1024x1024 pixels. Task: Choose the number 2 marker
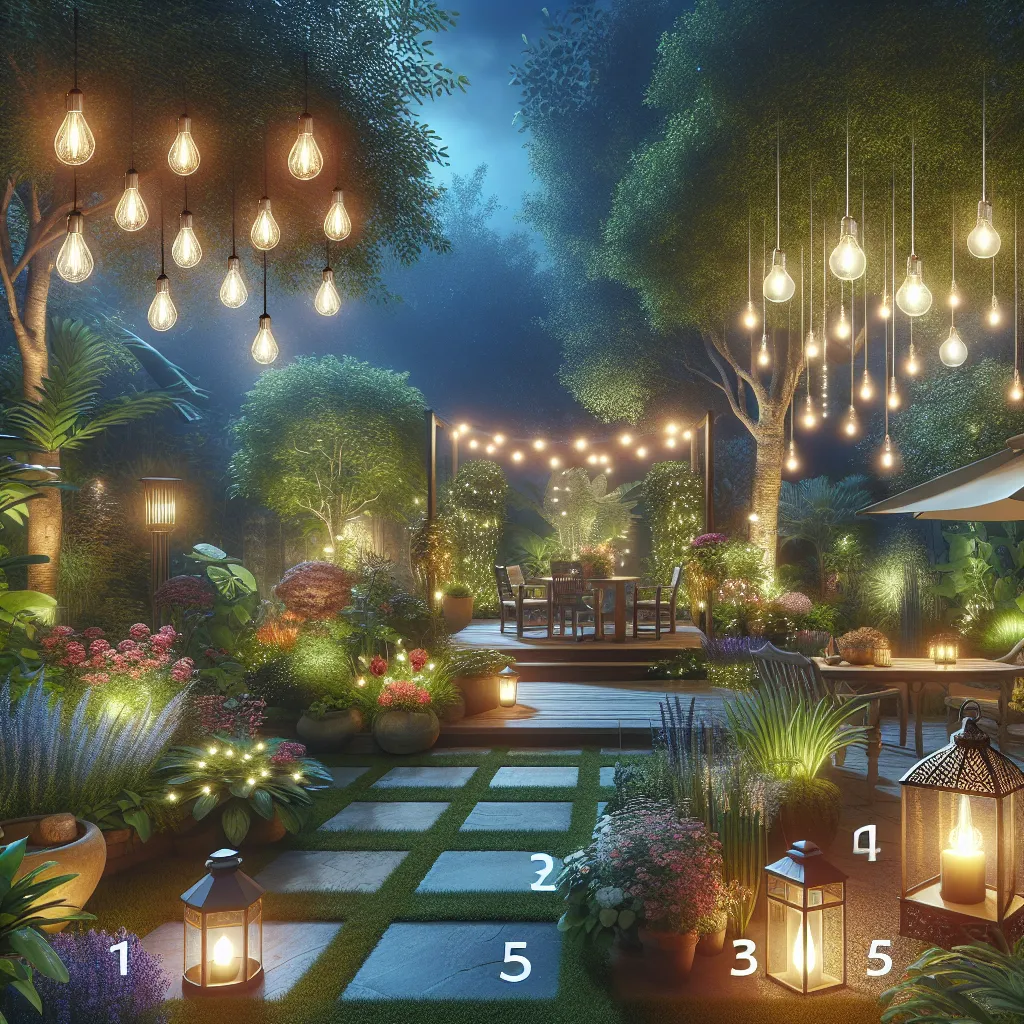pos(542,873)
